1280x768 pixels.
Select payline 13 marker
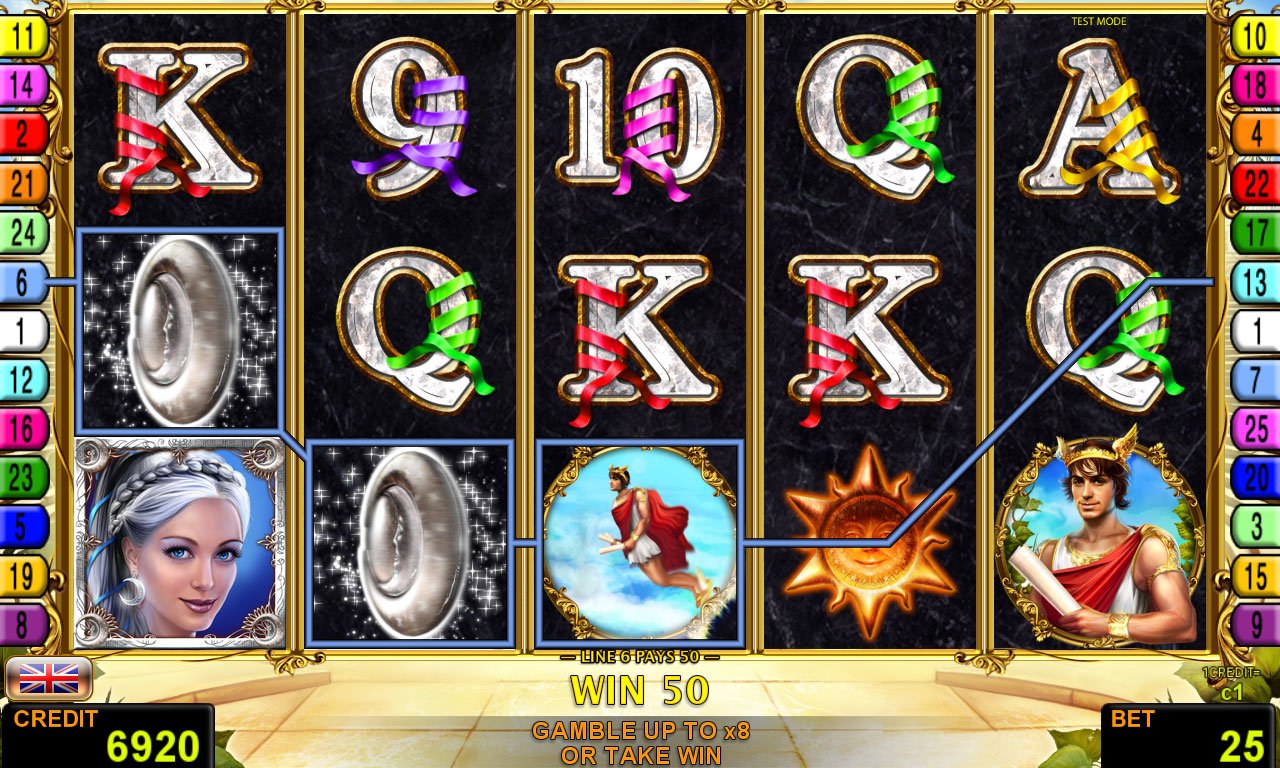coord(1255,282)
